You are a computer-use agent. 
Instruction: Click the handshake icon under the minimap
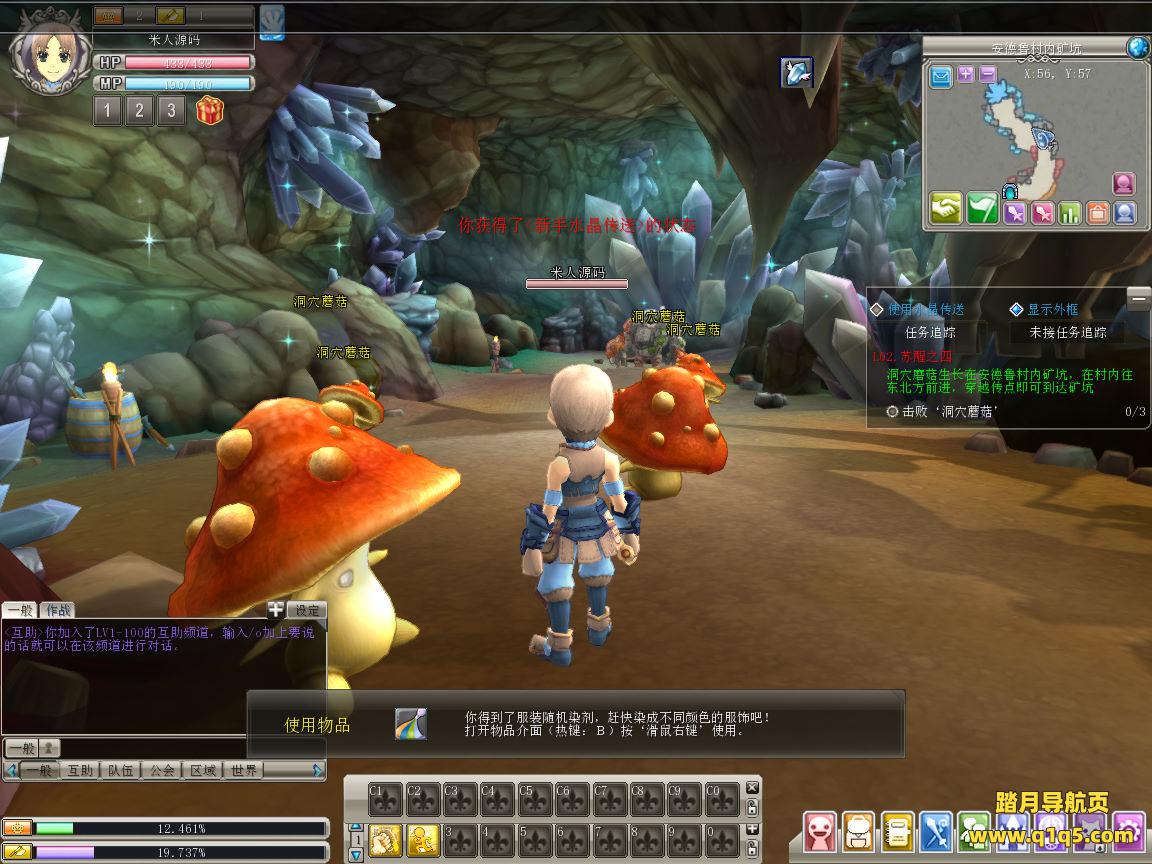[946, 209]
